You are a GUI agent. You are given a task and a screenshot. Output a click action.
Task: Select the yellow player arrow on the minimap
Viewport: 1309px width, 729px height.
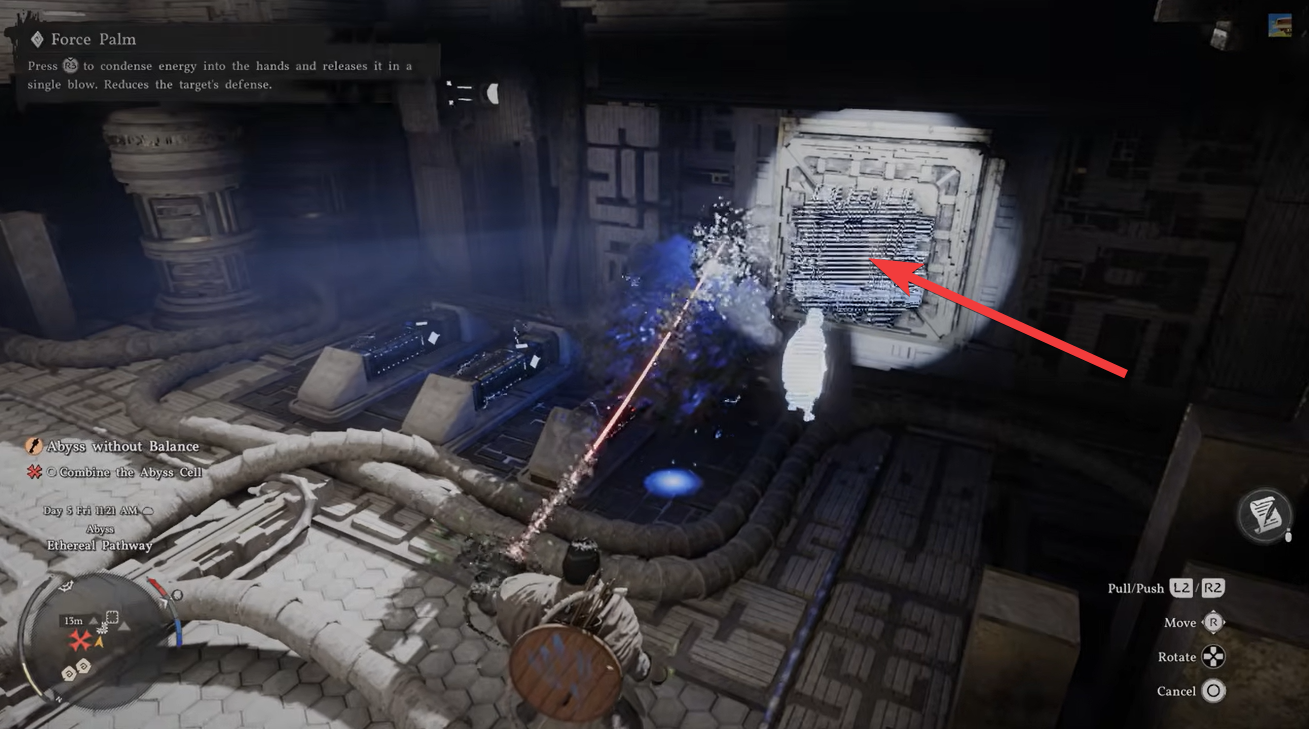tap(99, 641)
